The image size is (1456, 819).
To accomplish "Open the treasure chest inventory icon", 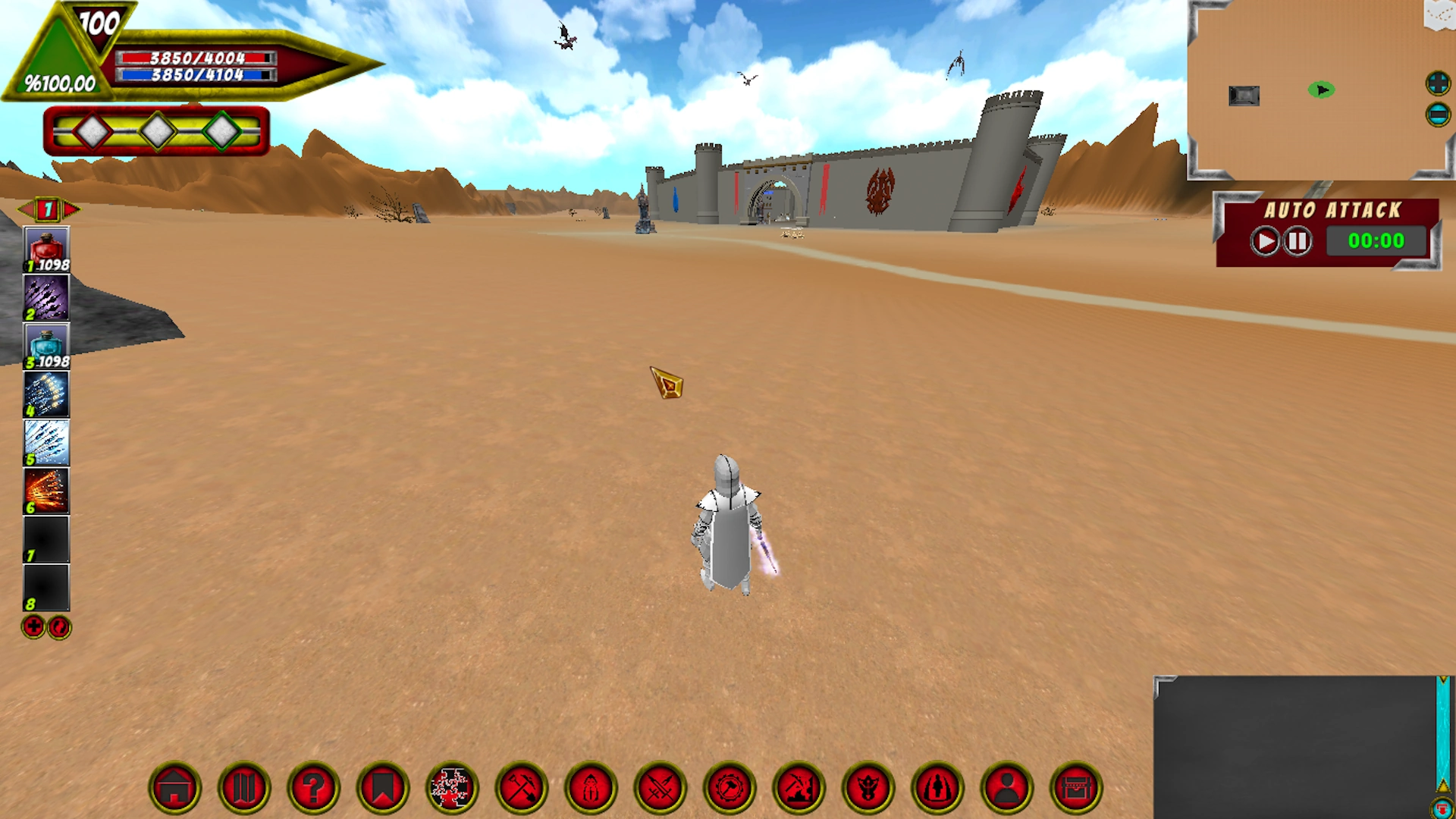I will 1075,787.
